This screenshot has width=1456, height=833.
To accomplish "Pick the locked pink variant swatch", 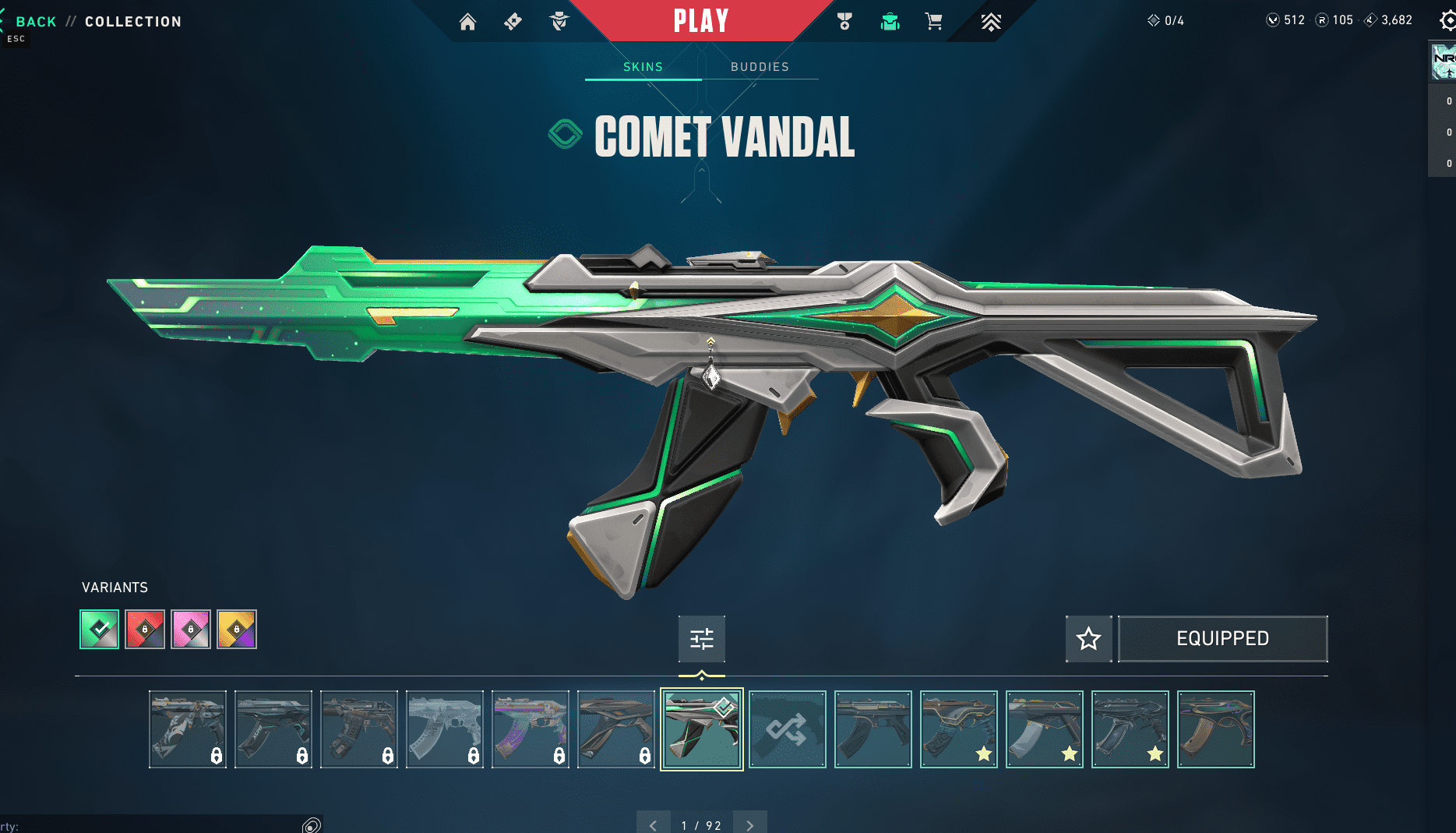I will click(191, 629).
